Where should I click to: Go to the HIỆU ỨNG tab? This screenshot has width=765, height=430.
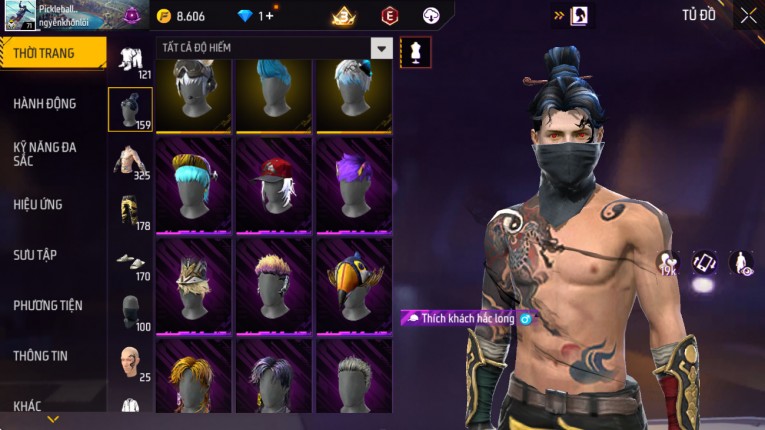pyautogui.click(x=38, y=205)
